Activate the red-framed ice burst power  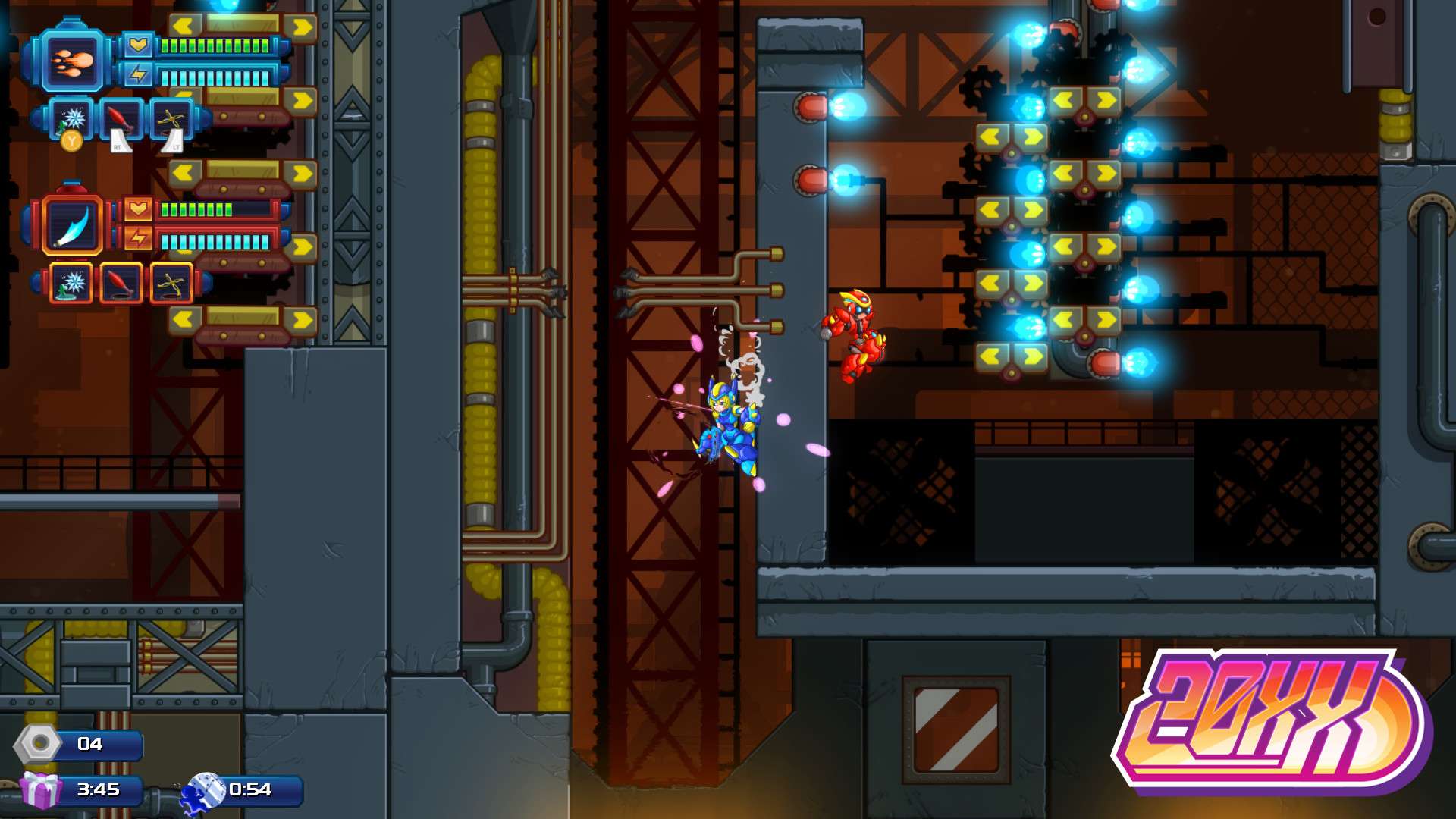tap(73, 284)
